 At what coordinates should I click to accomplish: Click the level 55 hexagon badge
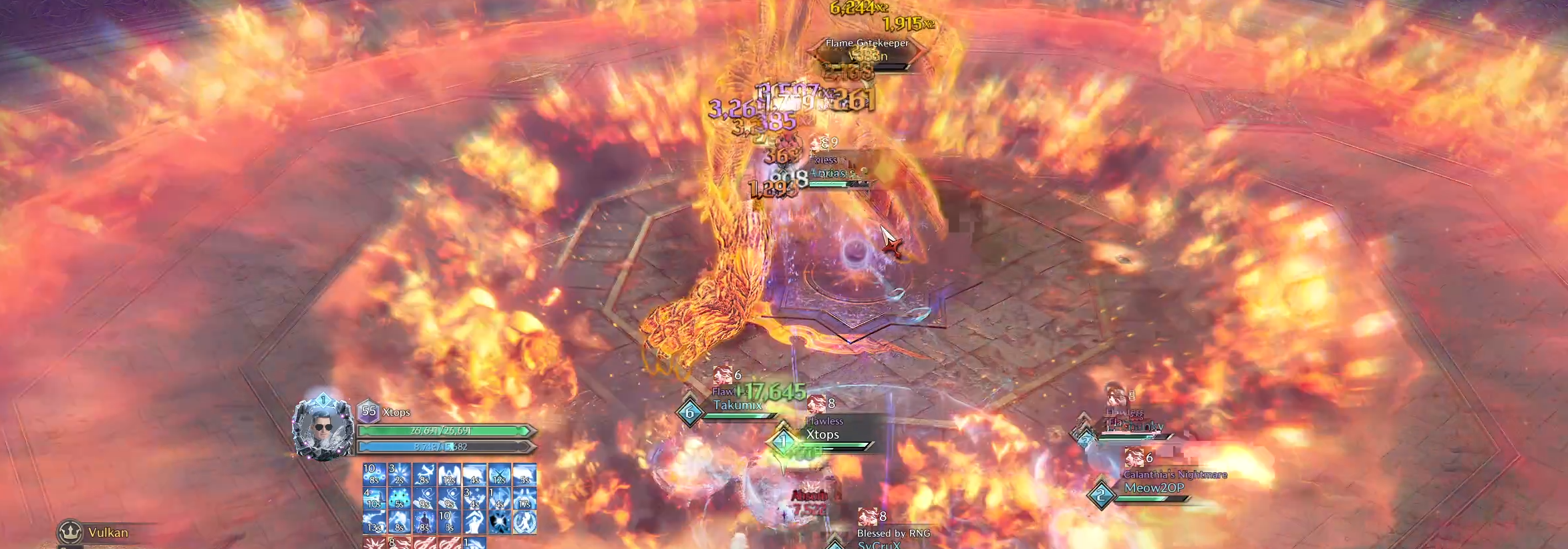369,411
